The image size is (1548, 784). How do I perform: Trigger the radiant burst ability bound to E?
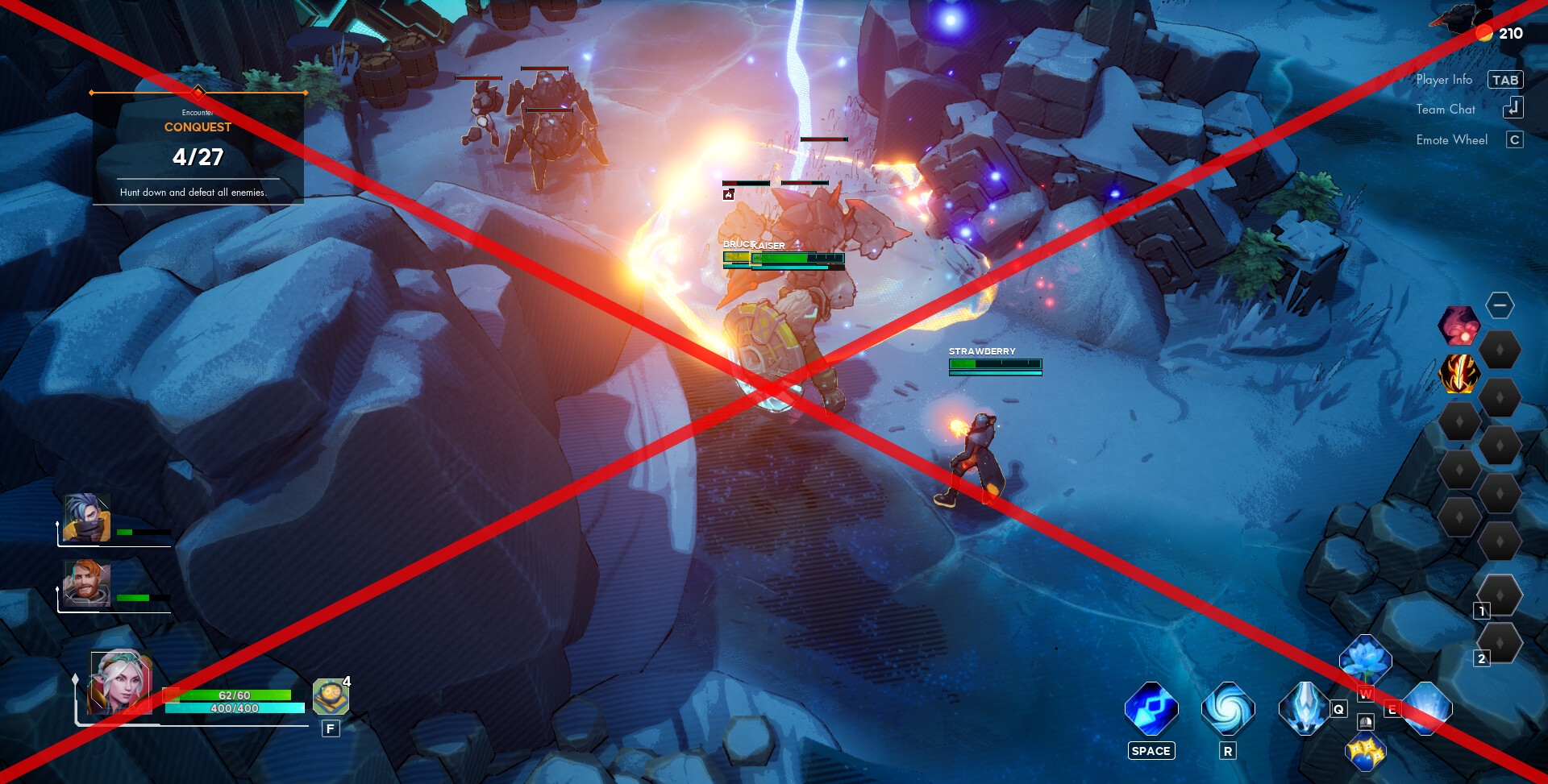(x=1429, y=709)
